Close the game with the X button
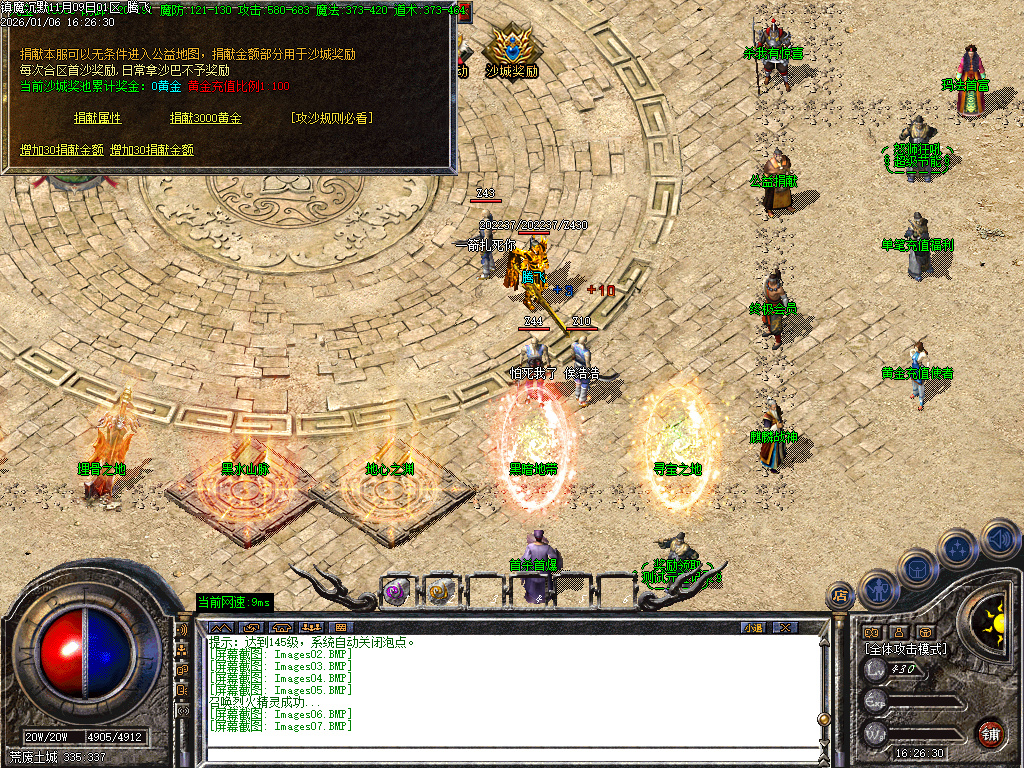The height and width of the screenshot is (768, 1024). coord(785,627)
